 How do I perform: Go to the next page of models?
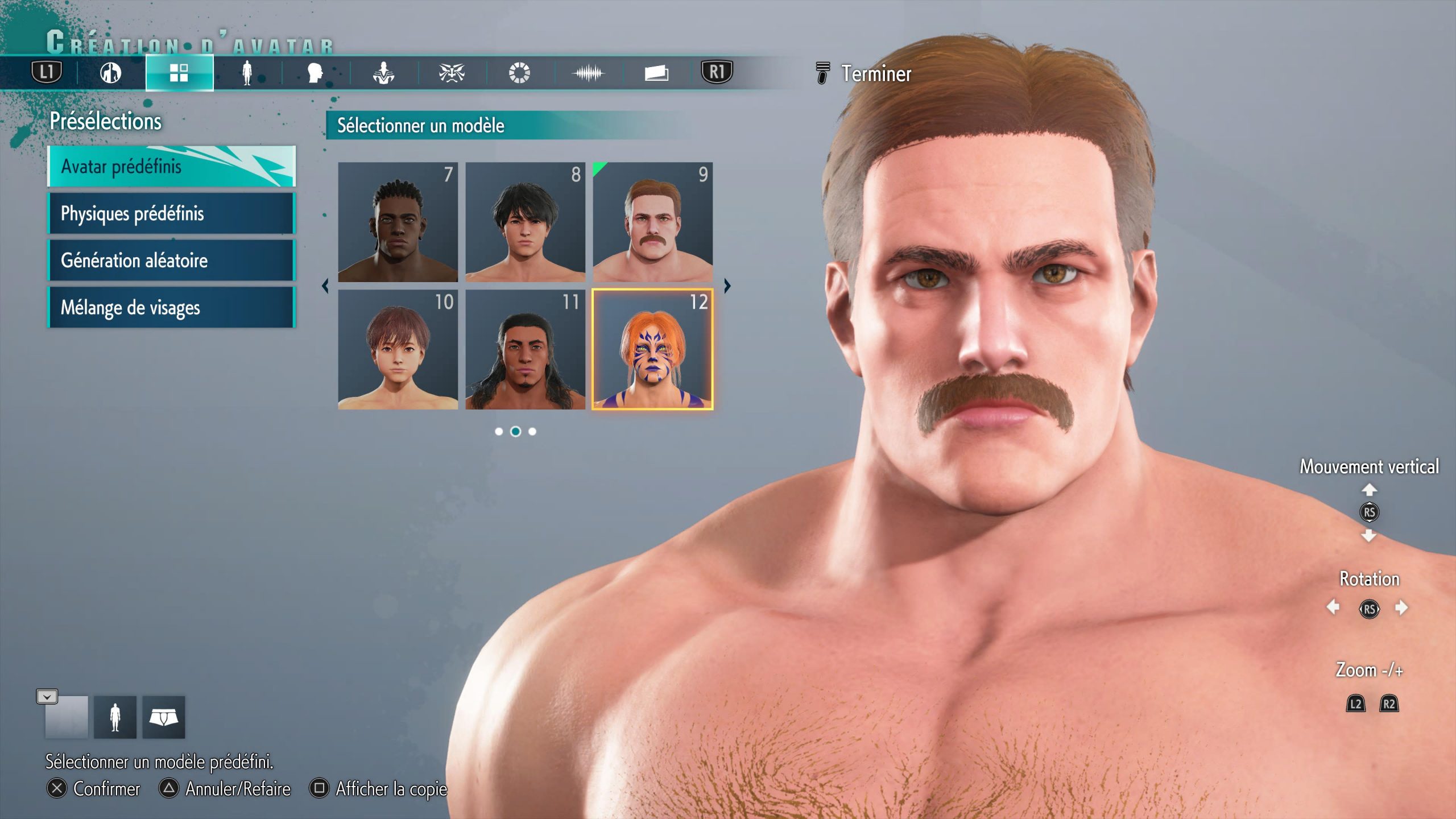click(x=727, y=286)
